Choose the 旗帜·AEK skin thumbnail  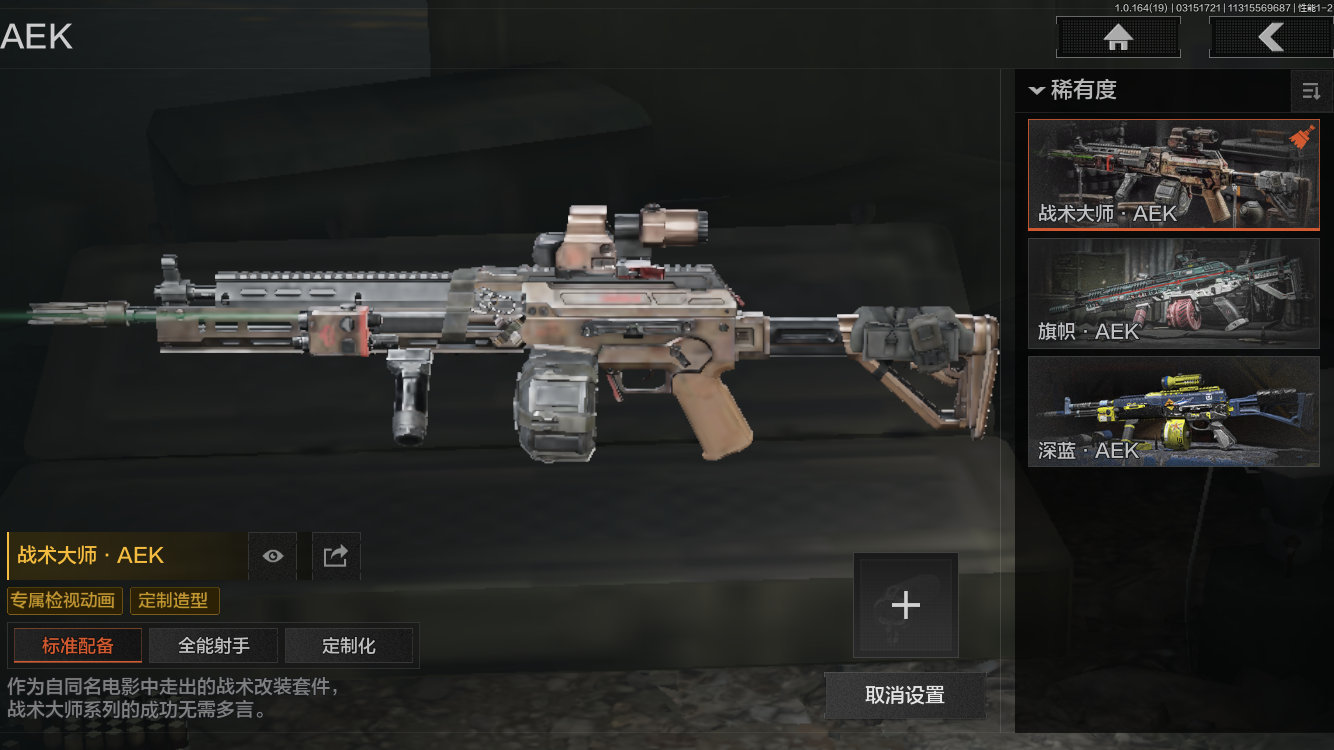click(1173, 293)
